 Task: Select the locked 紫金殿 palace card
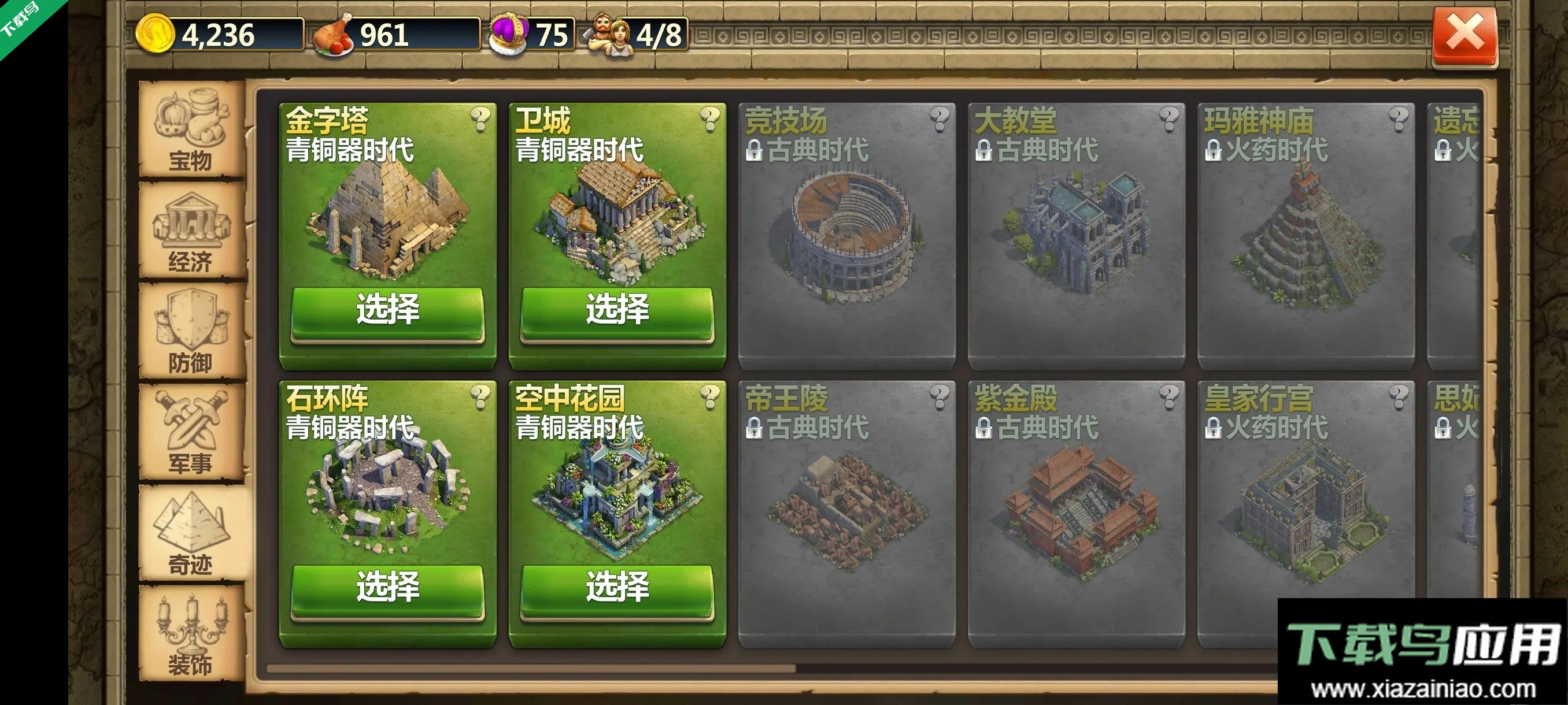pyautogui.click(x=1076, y=515)
